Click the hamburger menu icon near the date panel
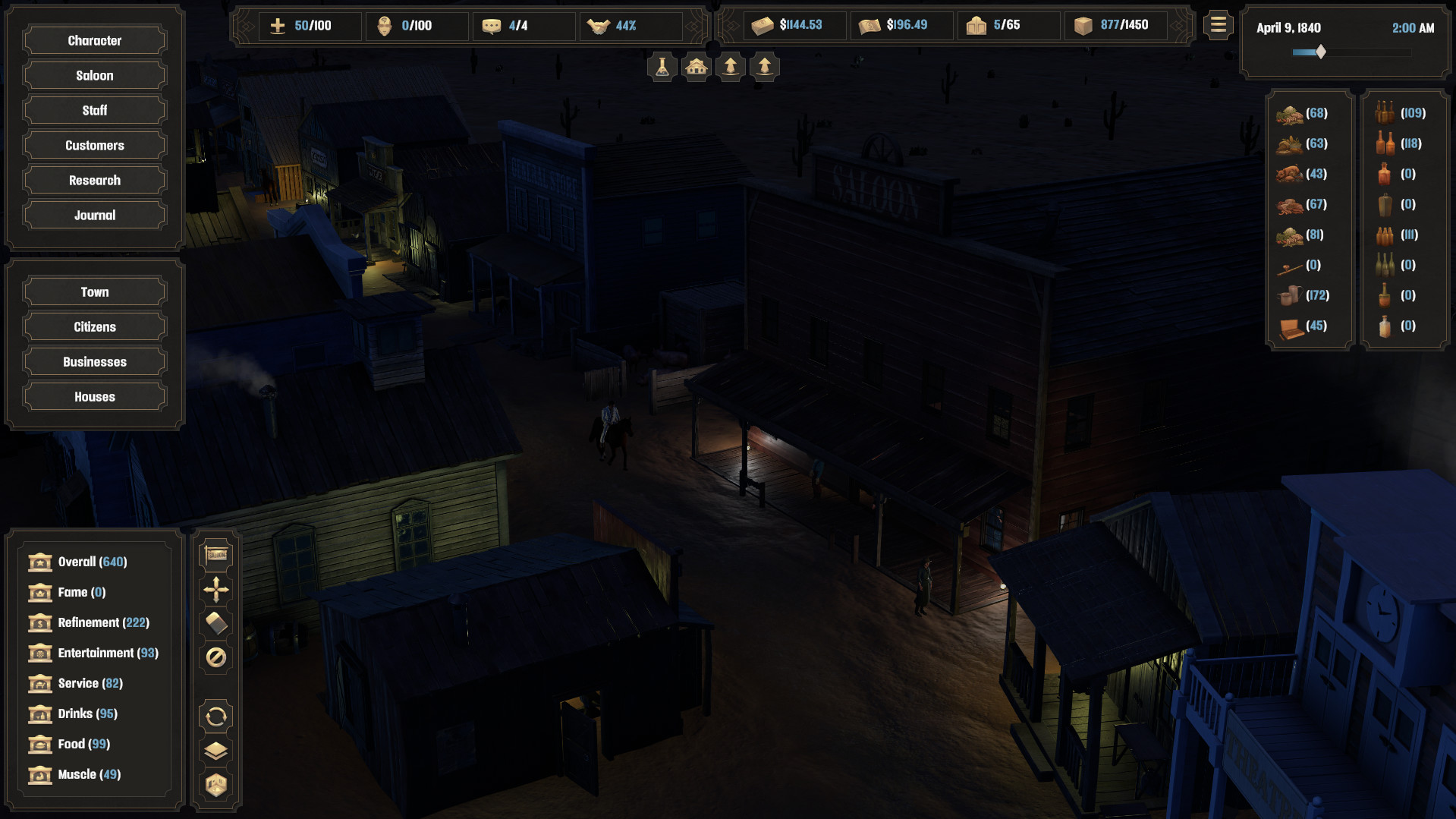Viewport: 1456px width, 819px height. (x=1218, y=25)
